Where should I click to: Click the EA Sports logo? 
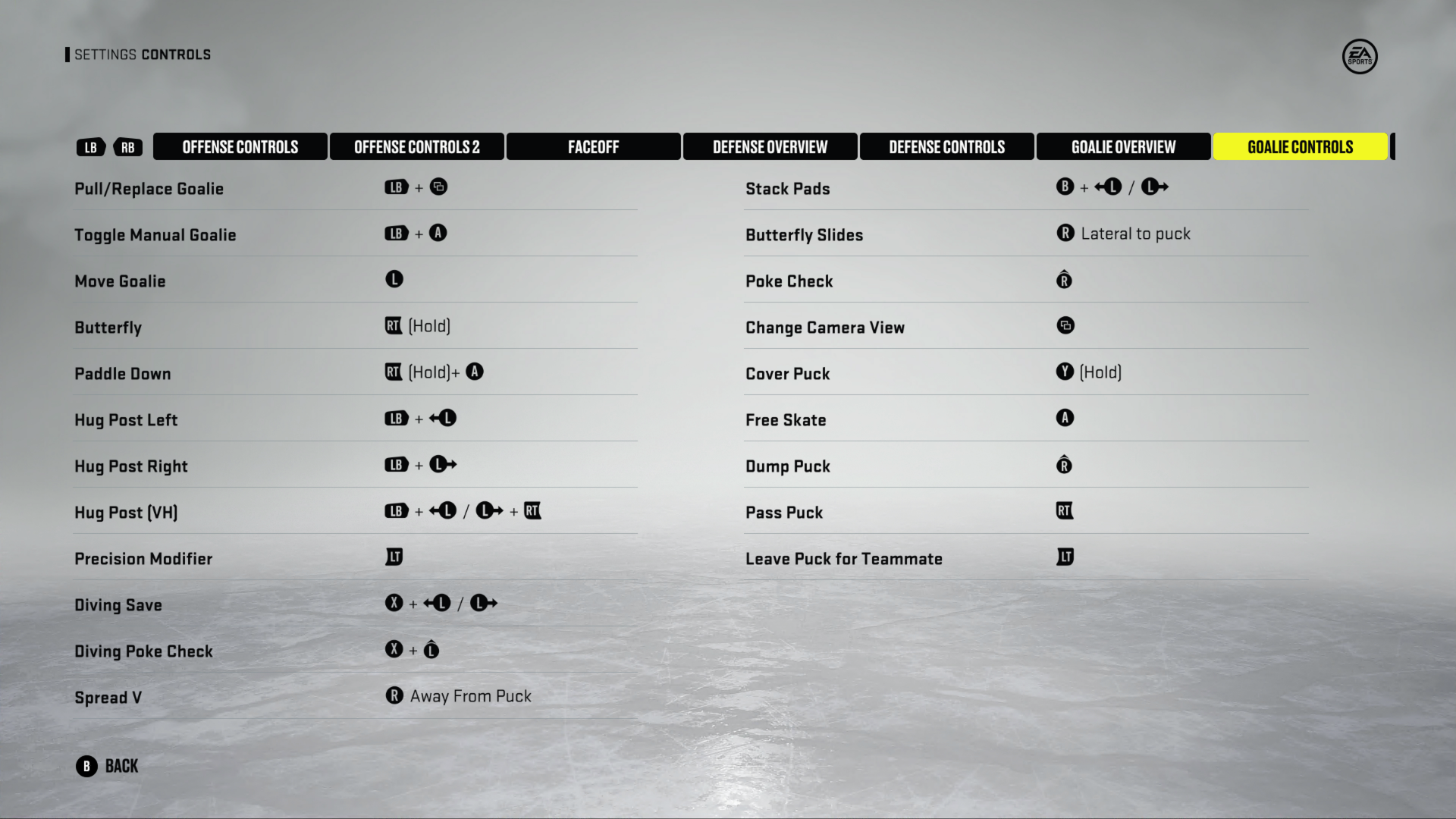pos(1360,57)
